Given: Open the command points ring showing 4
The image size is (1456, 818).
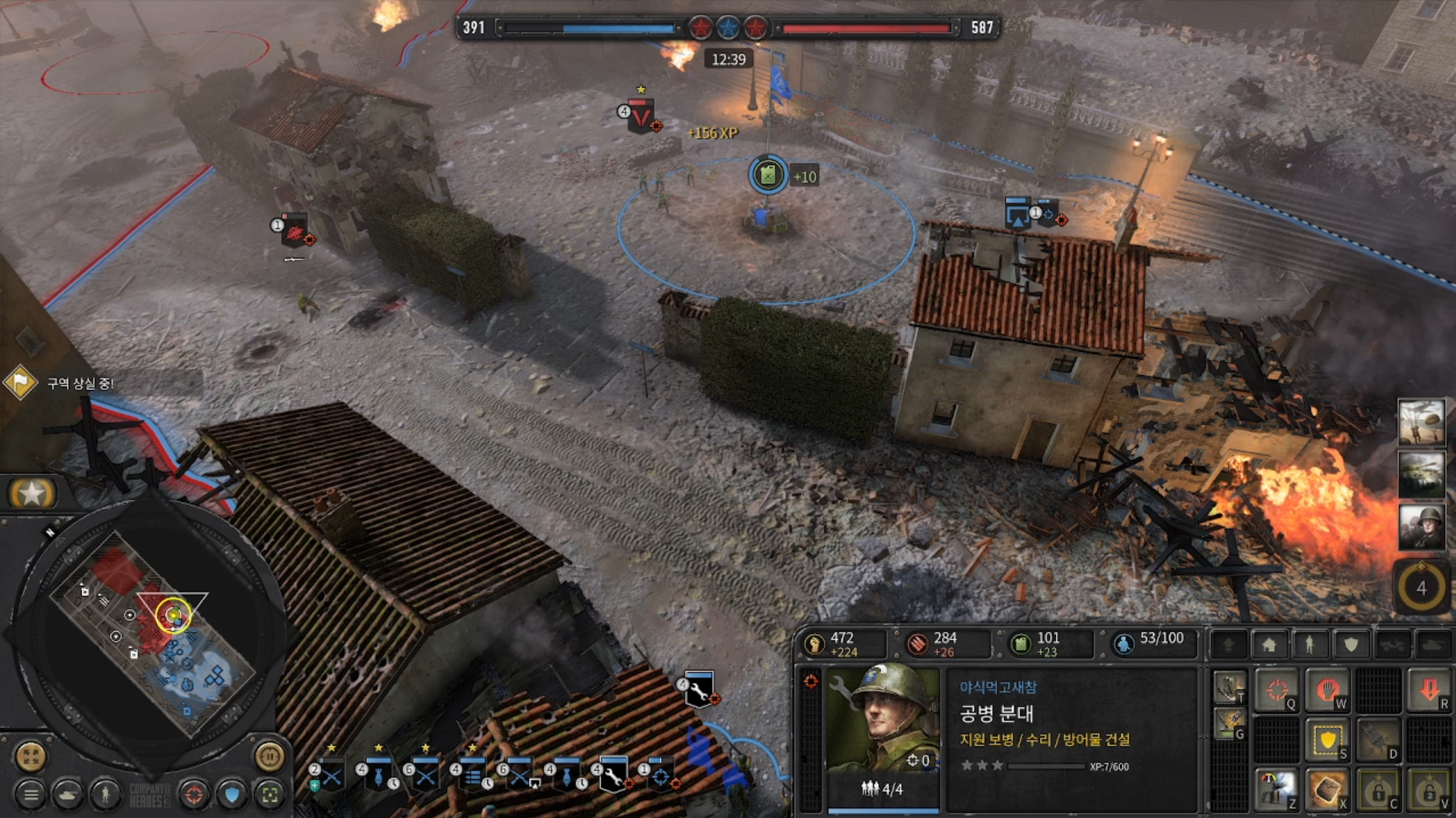Looking at the screenshot, I should pyautogui.click(x=1420, y=587).
